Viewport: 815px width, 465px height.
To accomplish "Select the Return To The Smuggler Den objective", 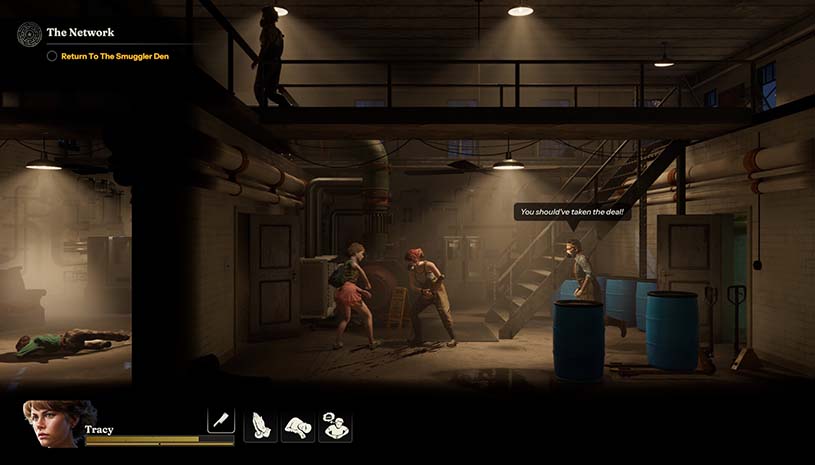I will [x=114, y=56].
